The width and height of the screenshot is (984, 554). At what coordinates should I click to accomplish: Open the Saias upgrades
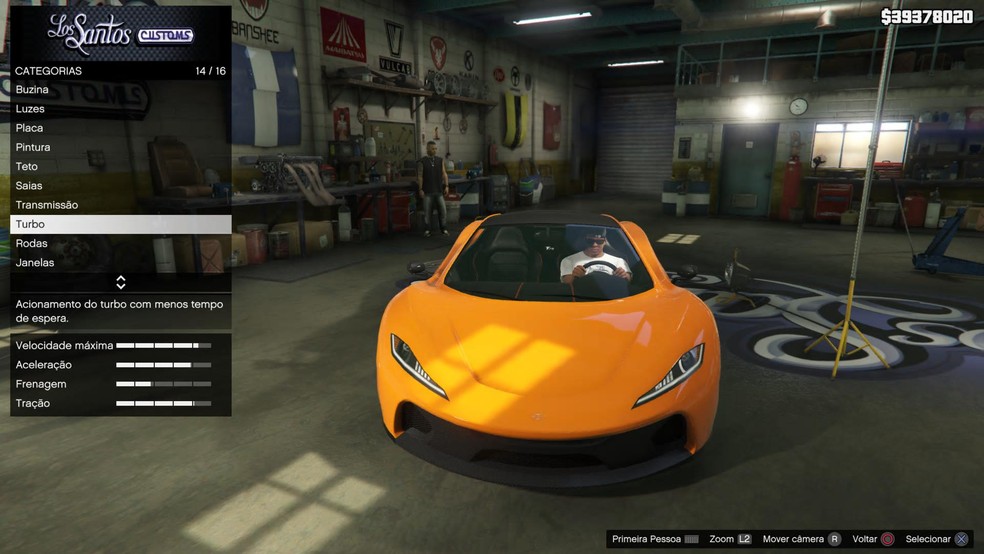(x=120, y=186)
